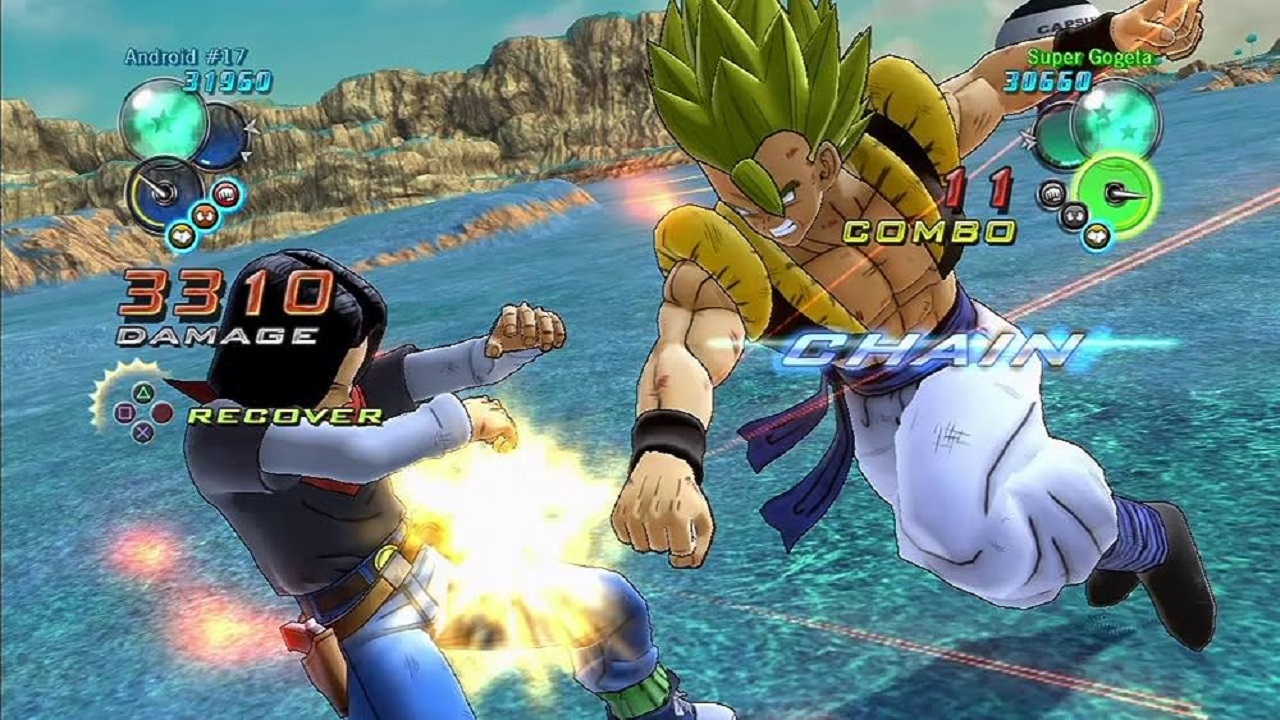Click Android #17's Dragon Ball health orb

[x=163, y=121]
